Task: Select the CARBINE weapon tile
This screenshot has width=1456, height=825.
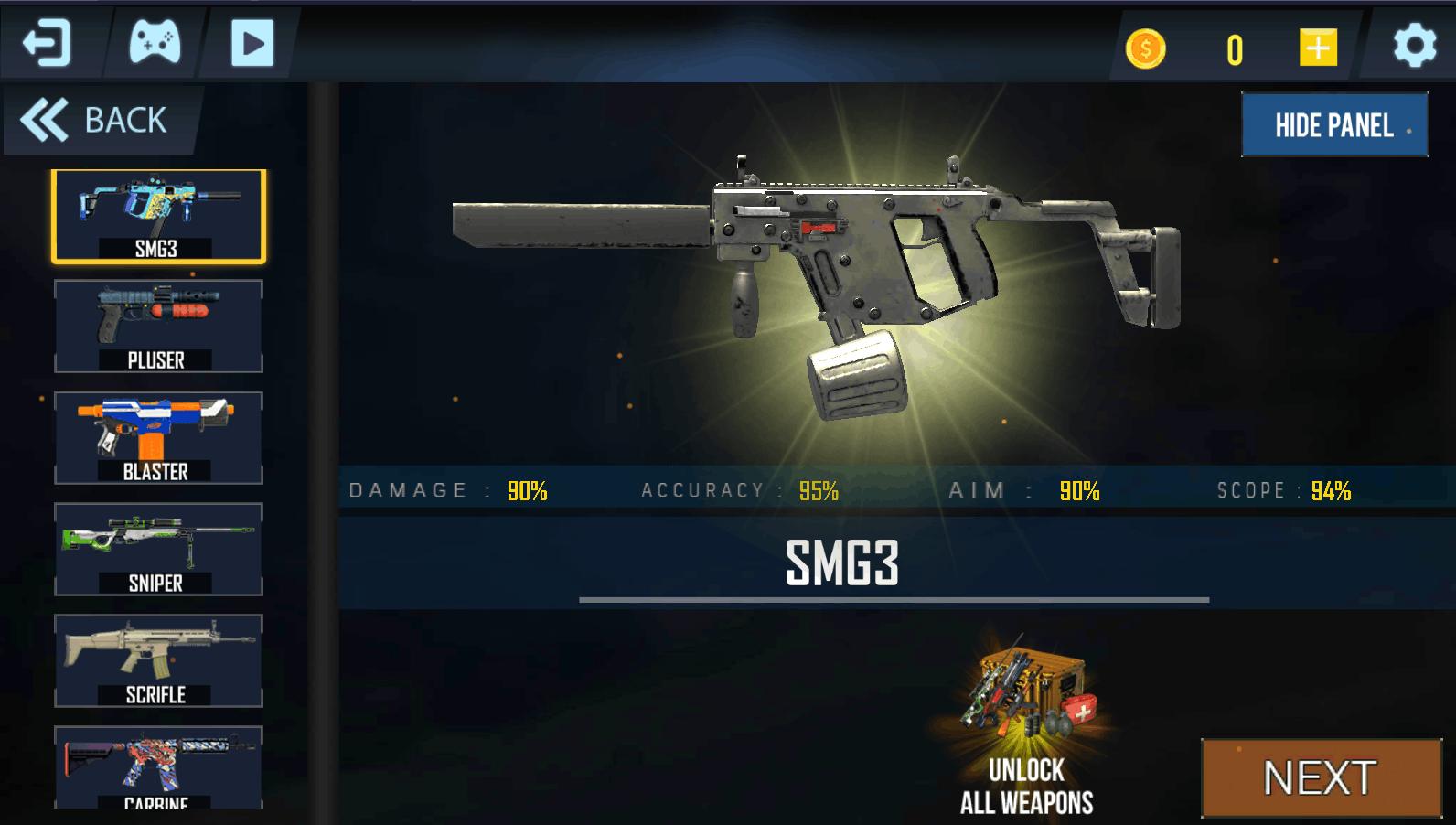Action: (x=158, y=766)
